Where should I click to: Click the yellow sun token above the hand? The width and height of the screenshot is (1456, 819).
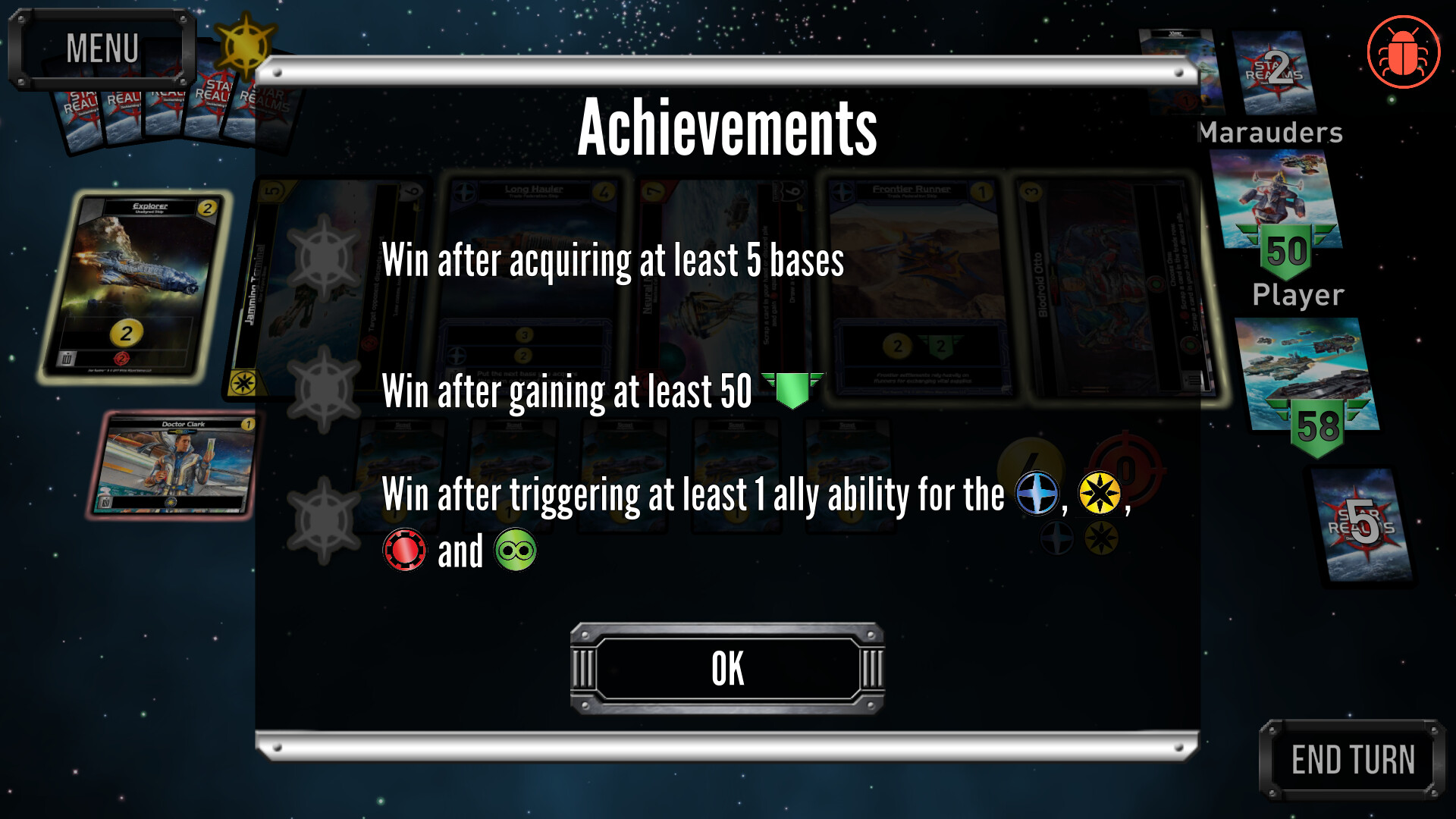click(x=244, y=47)
